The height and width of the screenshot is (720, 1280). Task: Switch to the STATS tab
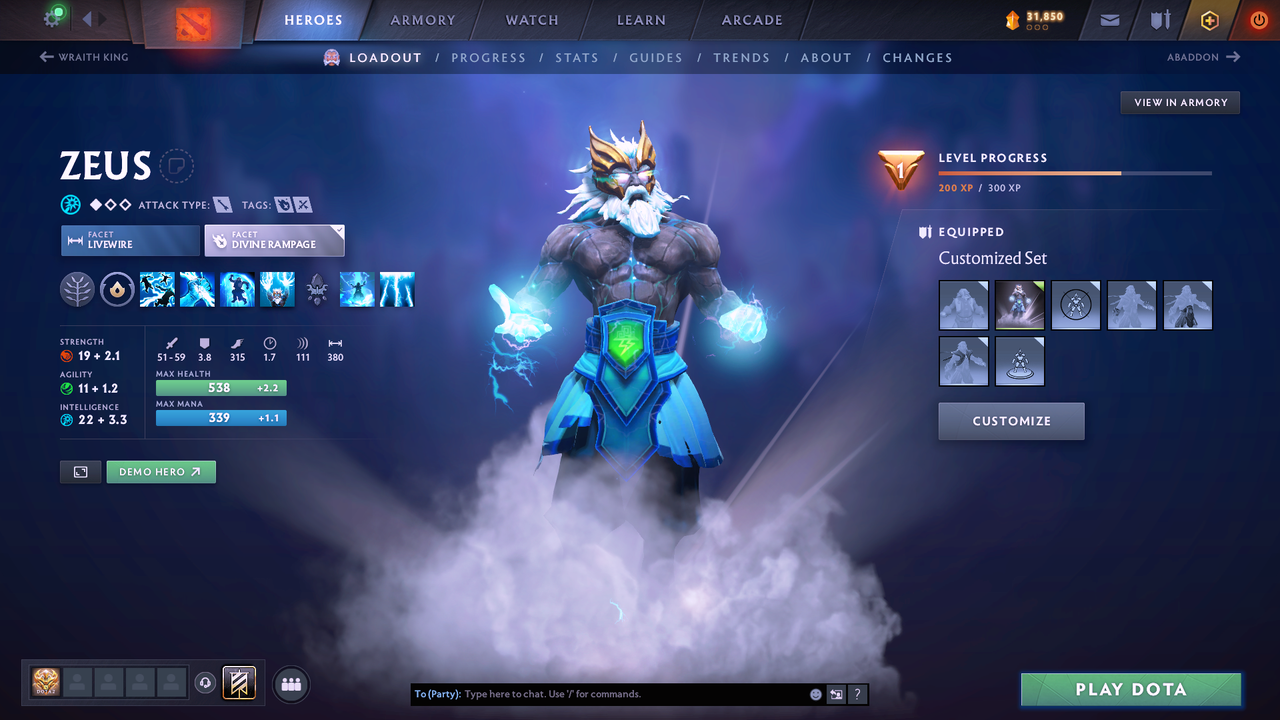[577, 57]
